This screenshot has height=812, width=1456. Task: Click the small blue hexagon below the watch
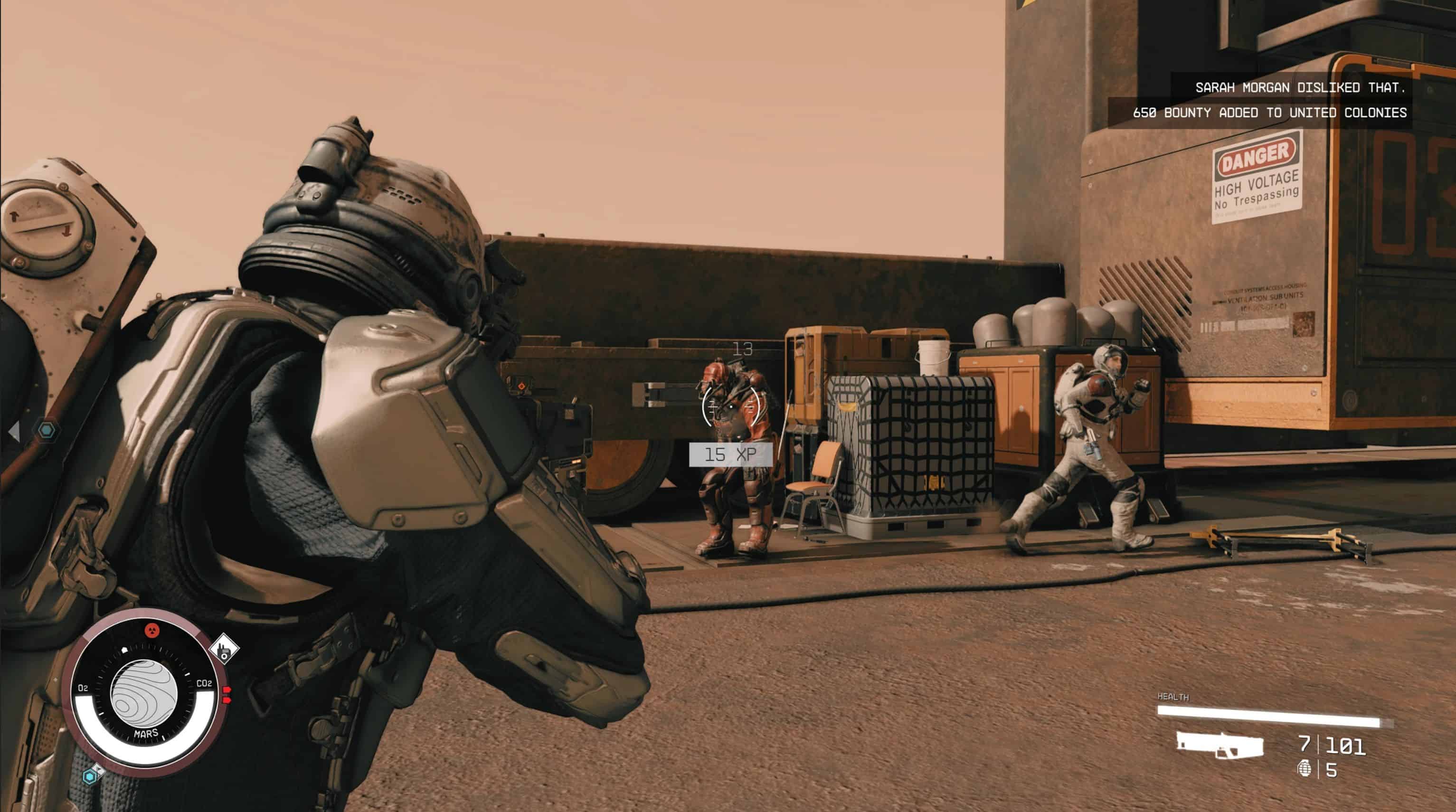pos(90,777)
